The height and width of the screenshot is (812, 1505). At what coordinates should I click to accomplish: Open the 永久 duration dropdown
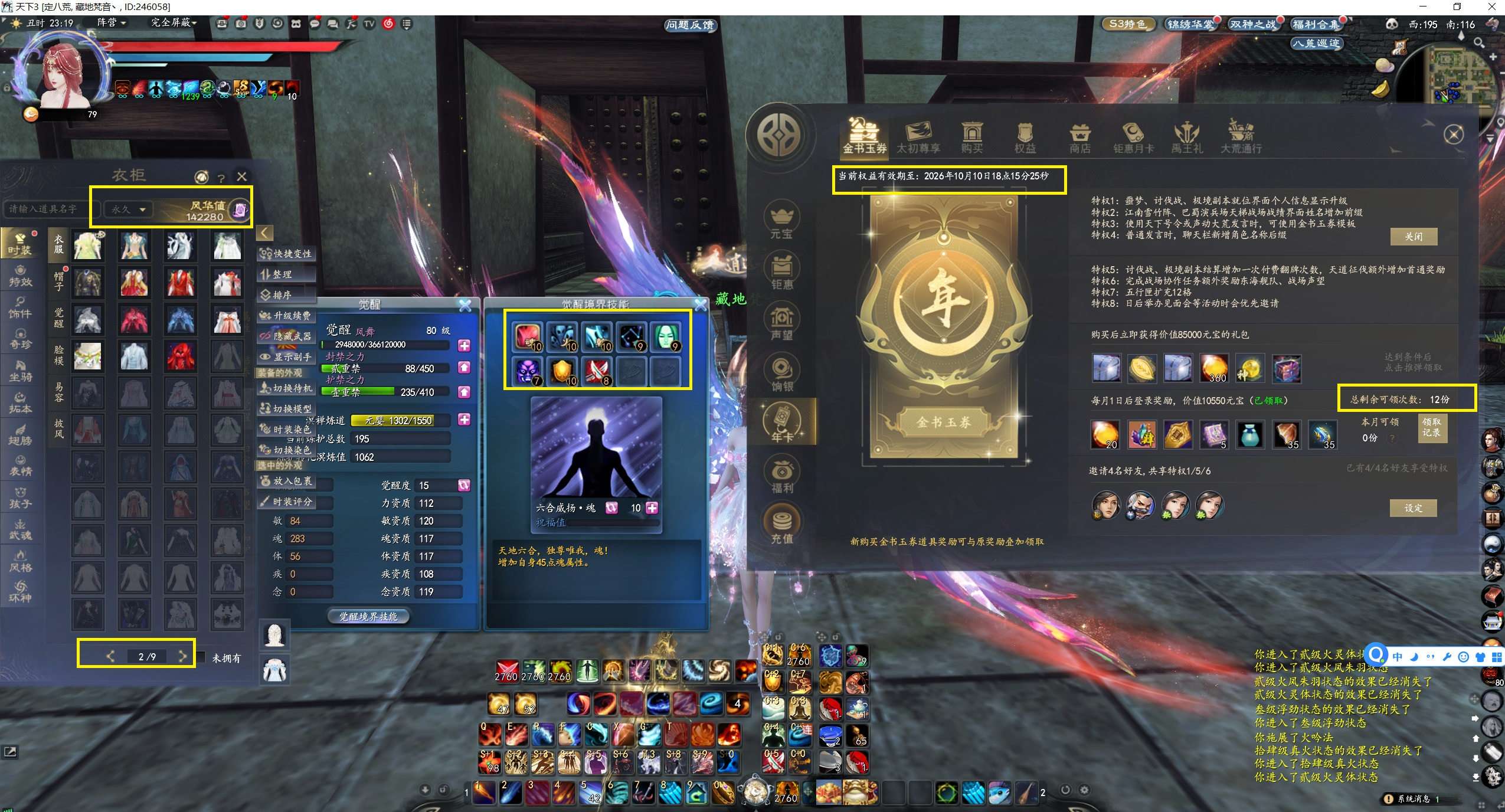point(129,209)
